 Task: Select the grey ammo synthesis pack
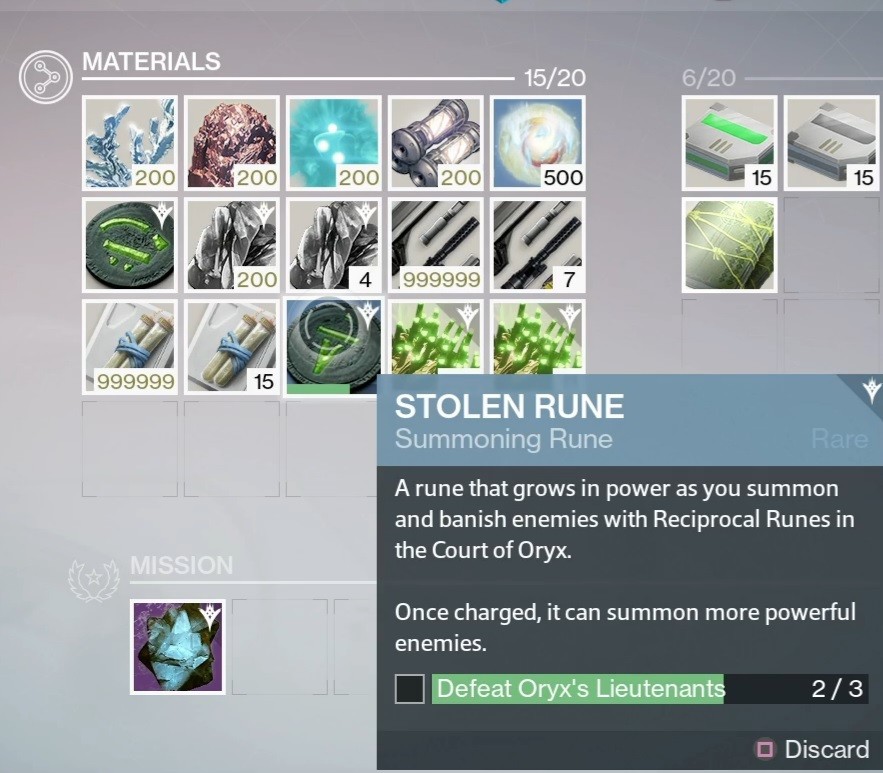click(x=831, y=143)
